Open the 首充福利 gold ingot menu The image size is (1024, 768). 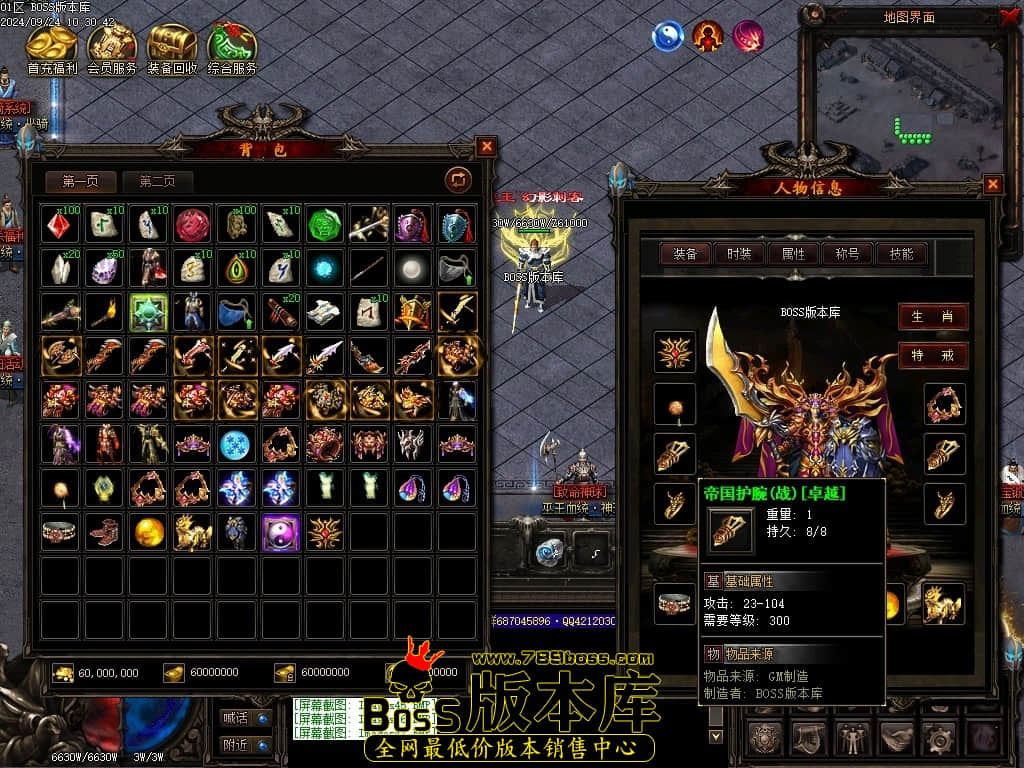(51, 47)
